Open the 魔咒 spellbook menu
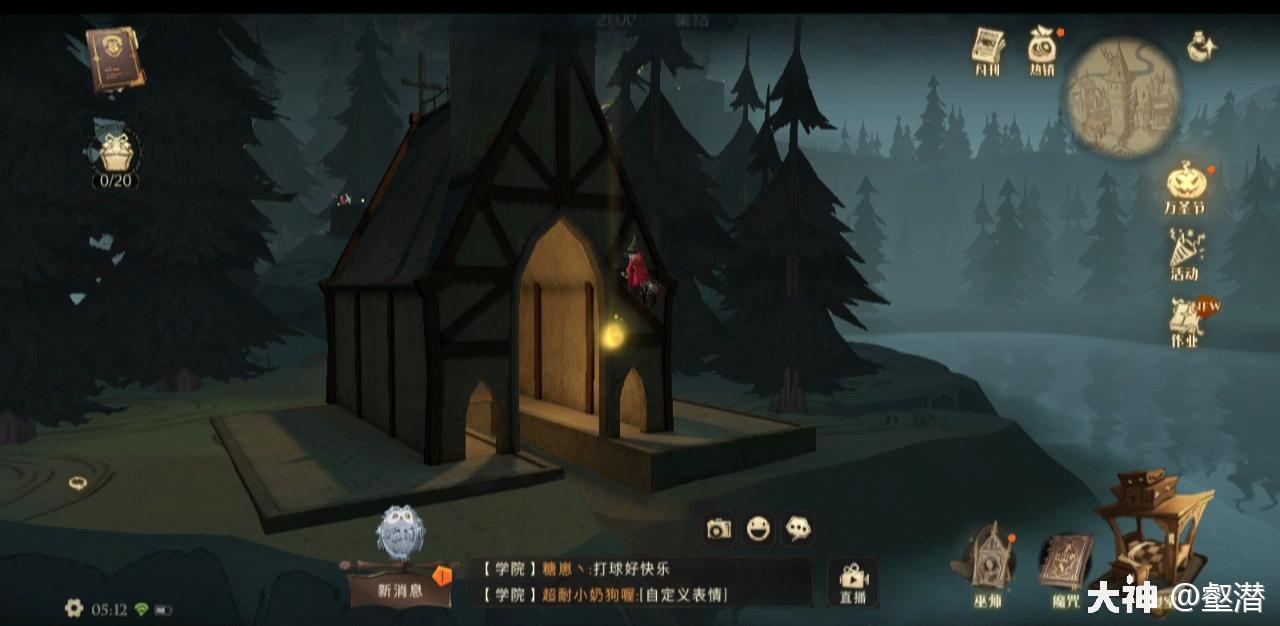The image size is (1280, 626). pos(1066,567)
